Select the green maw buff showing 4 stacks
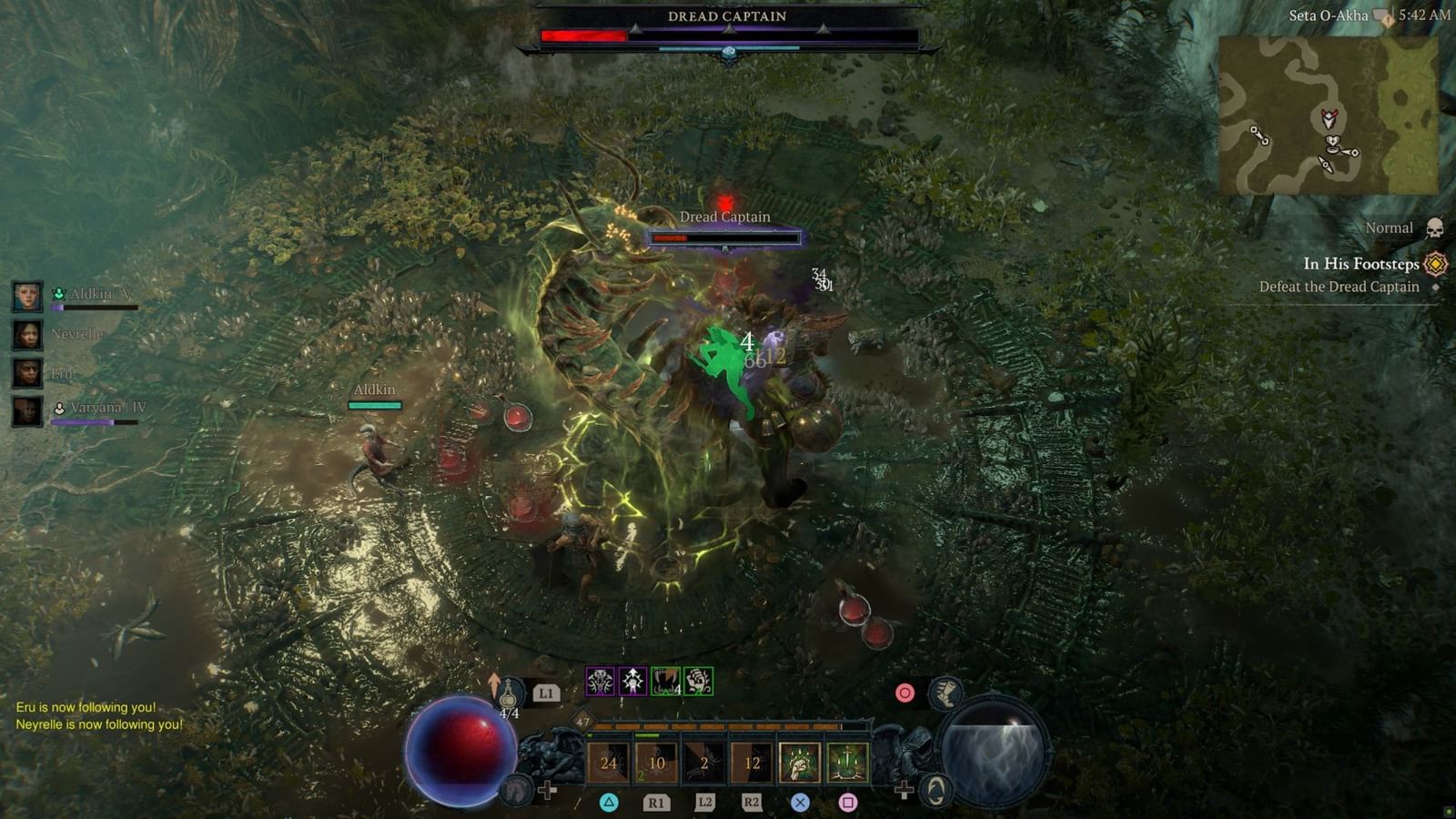The image size is (1456, 819). (x=663, y=682)
